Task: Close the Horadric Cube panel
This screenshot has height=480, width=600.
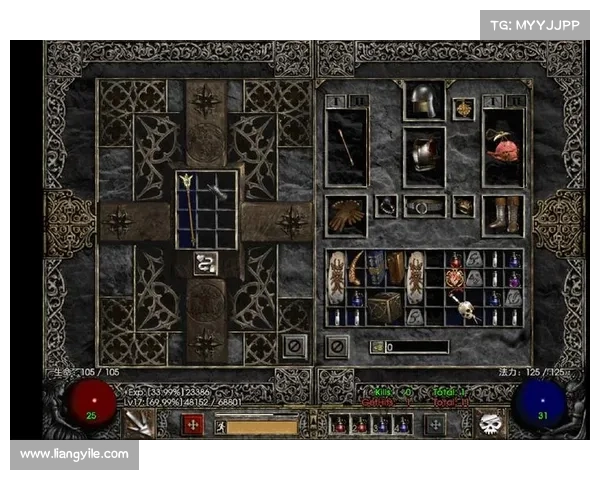Action: pos(294,346)
